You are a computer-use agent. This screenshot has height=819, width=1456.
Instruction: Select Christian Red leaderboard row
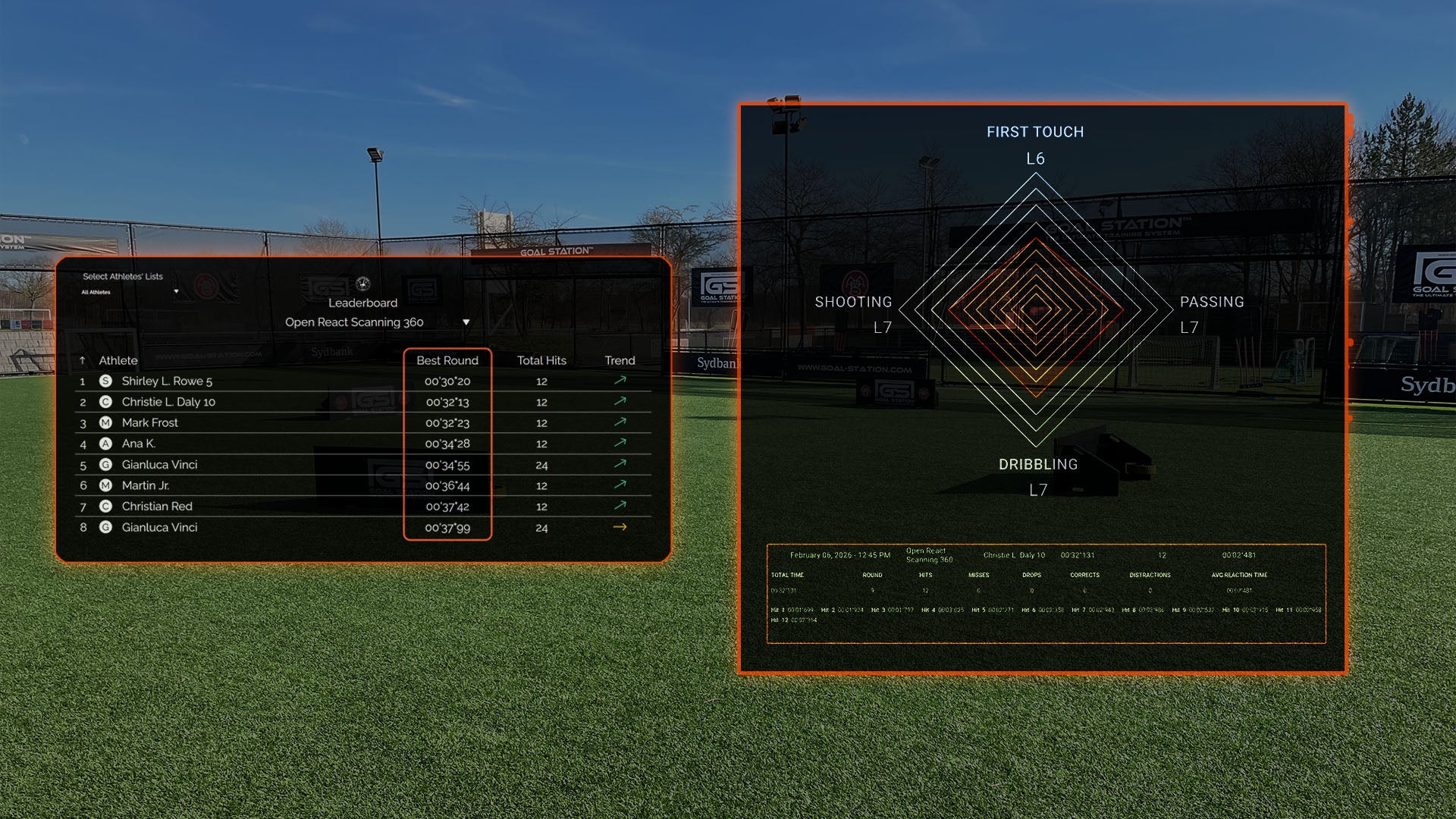point(157,506)
